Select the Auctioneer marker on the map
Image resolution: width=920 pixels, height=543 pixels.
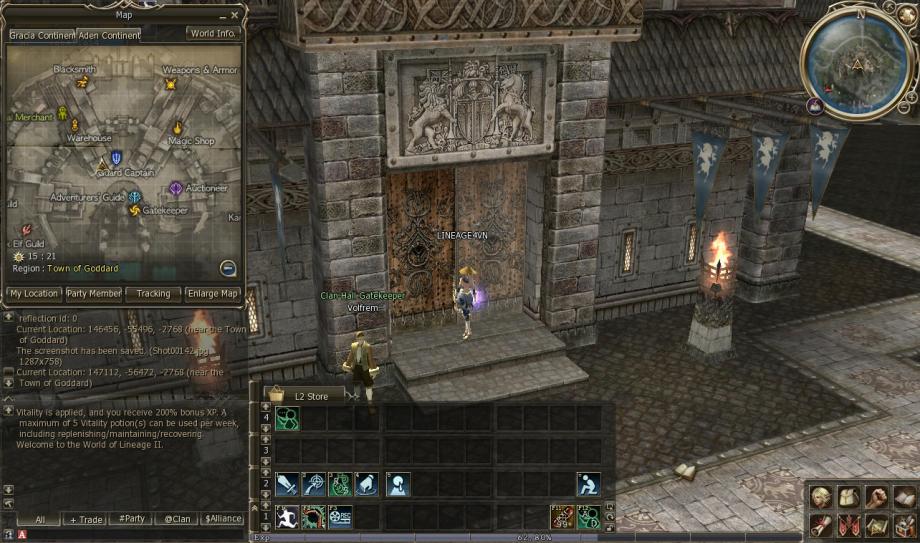(176, 188)
